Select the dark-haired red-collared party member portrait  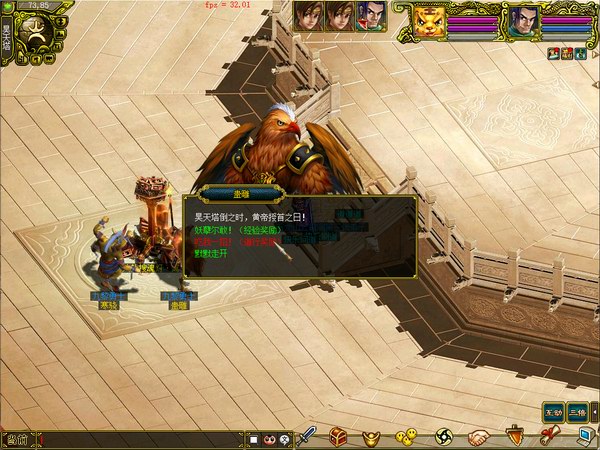coord(370,15)
